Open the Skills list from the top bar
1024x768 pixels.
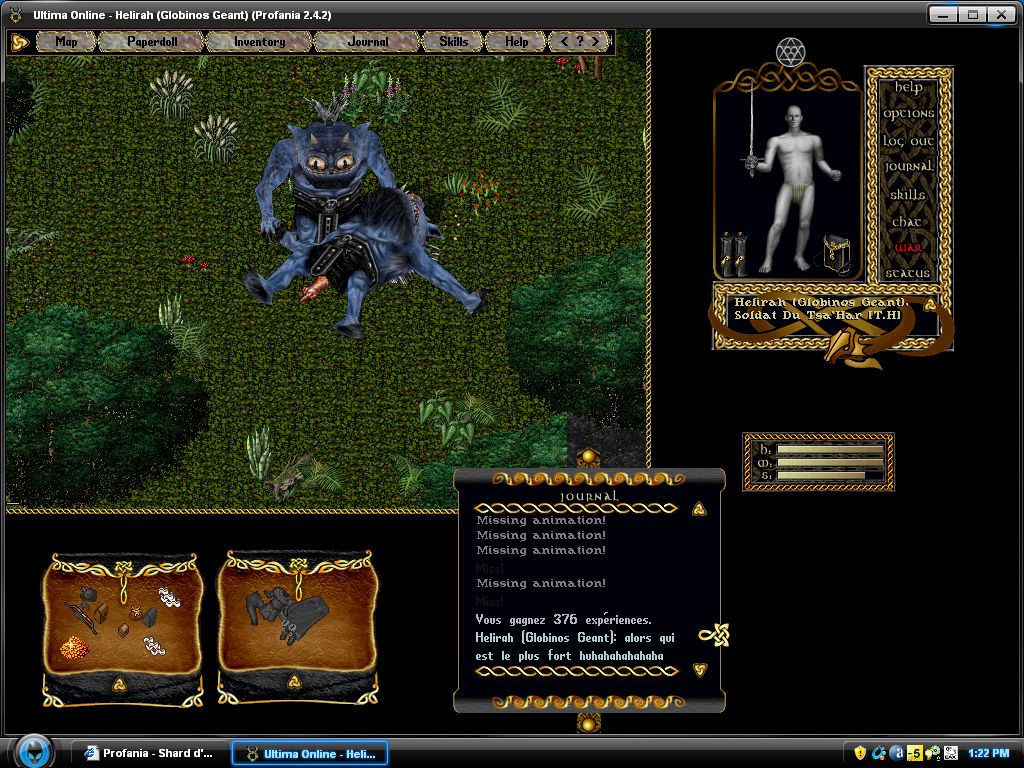(453, 42)
